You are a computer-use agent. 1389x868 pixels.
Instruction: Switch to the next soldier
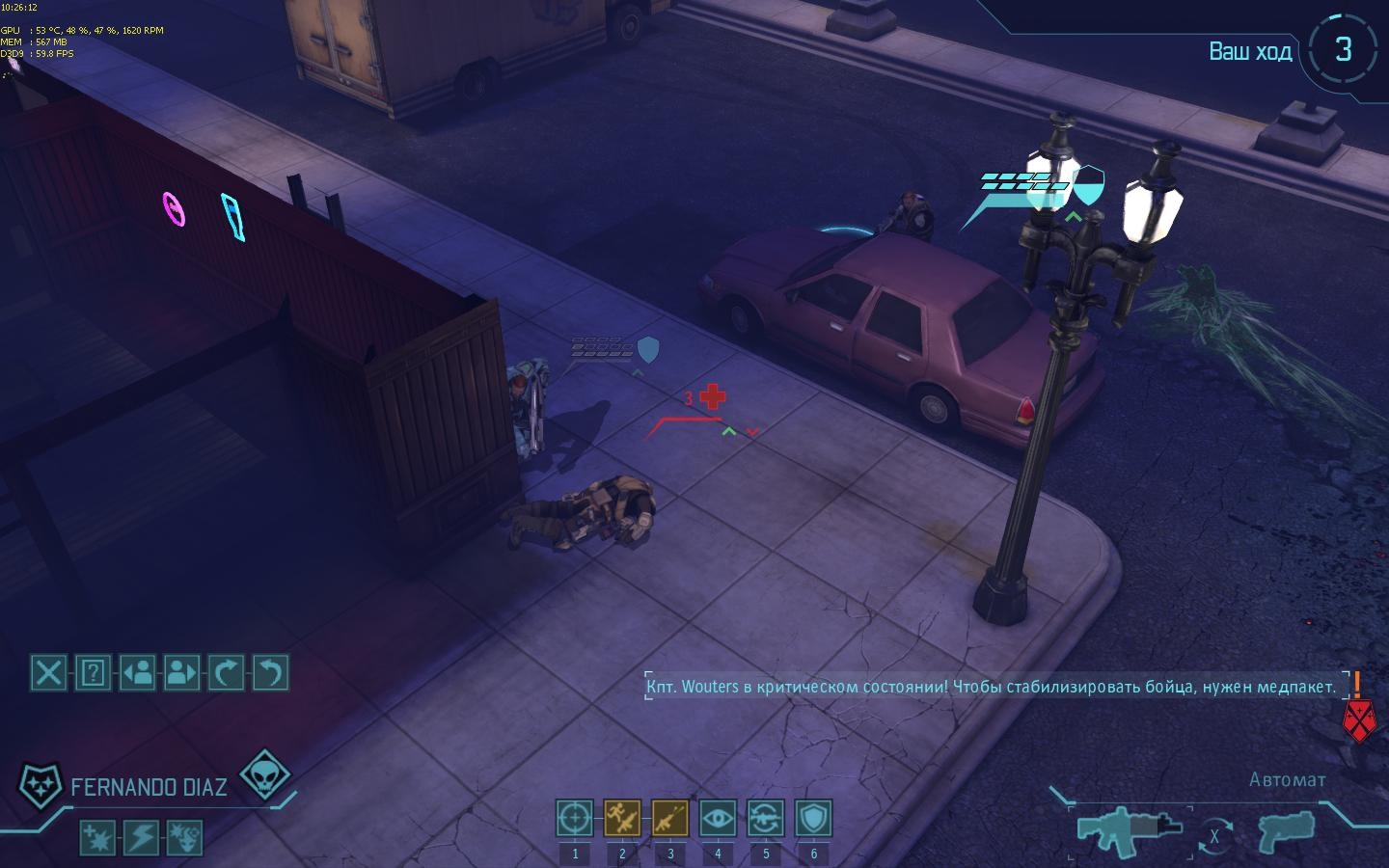[x=182, y=672]
